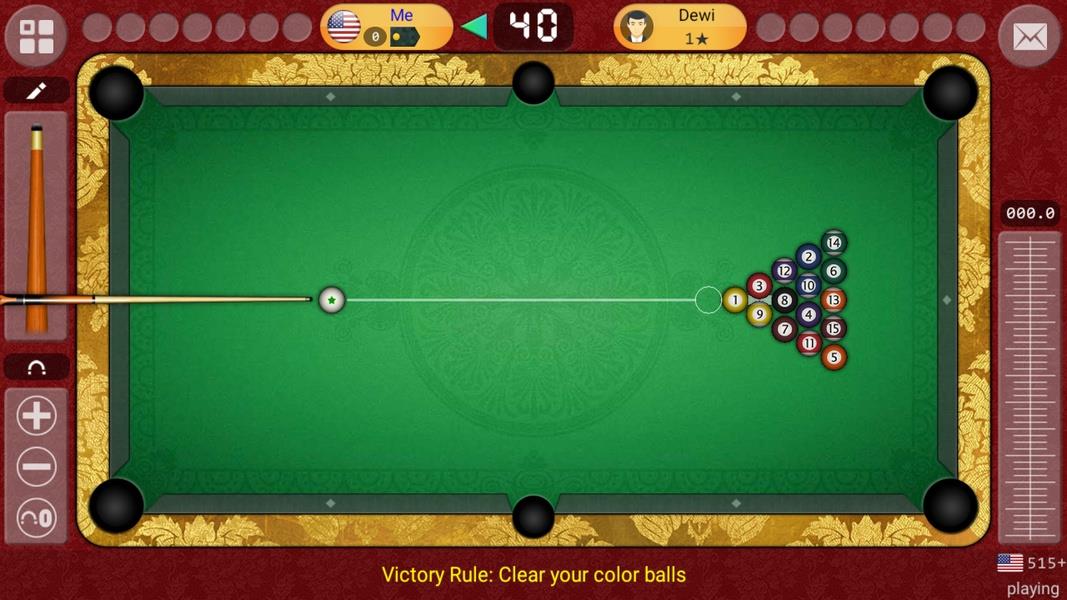This screenshot has width=1067, height=600.
Task: Click the minus fine-tune aim button
Action: [x=36, y=467]
